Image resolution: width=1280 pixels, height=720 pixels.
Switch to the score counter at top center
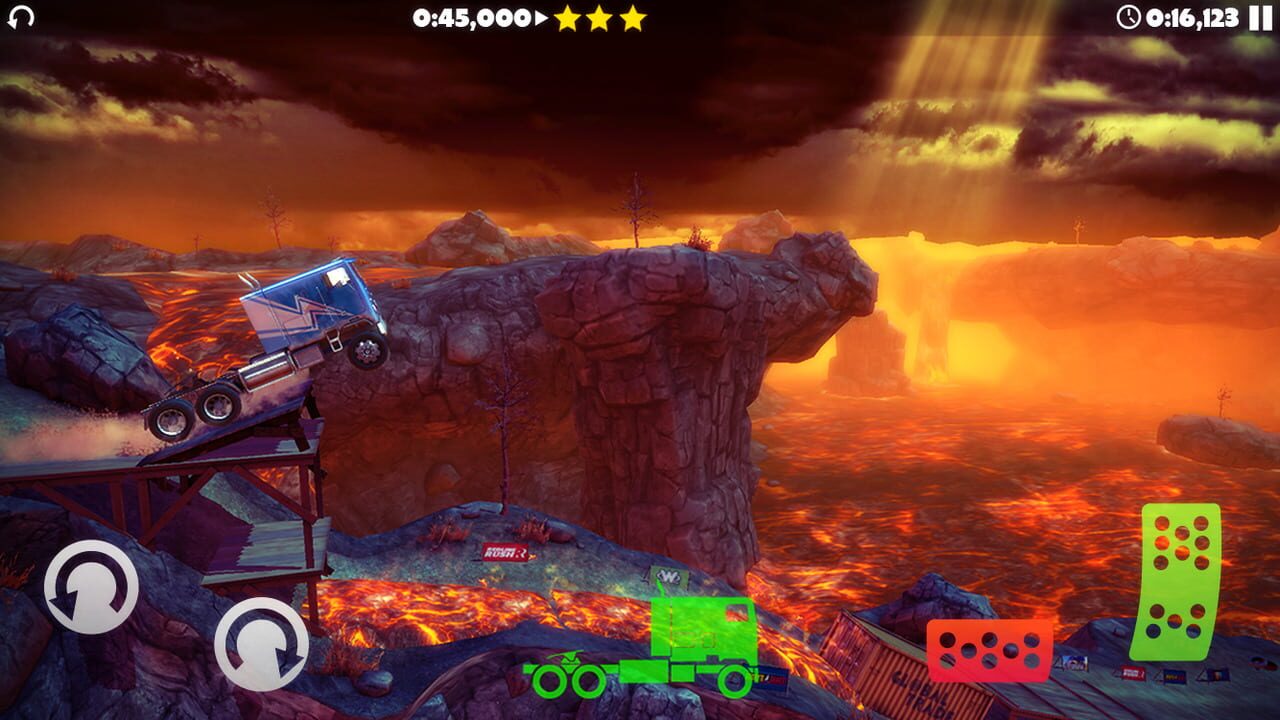click(x=470, y=16)
